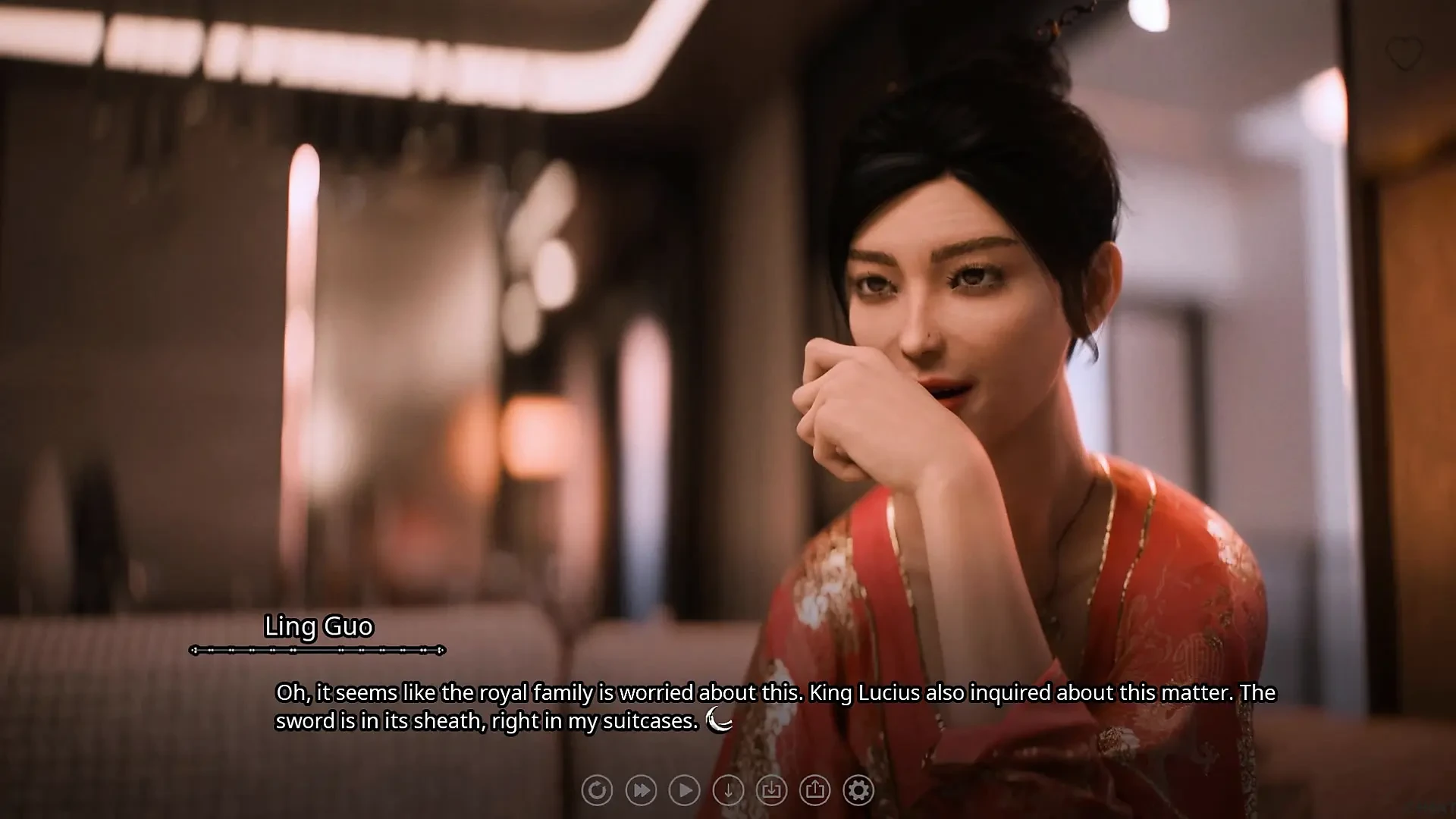Image resolution: width=1456 pixels, height=819 pixels.
Task: Start auto-advance with the play icon
Action: pyautogui.click(x=685, y=789)
